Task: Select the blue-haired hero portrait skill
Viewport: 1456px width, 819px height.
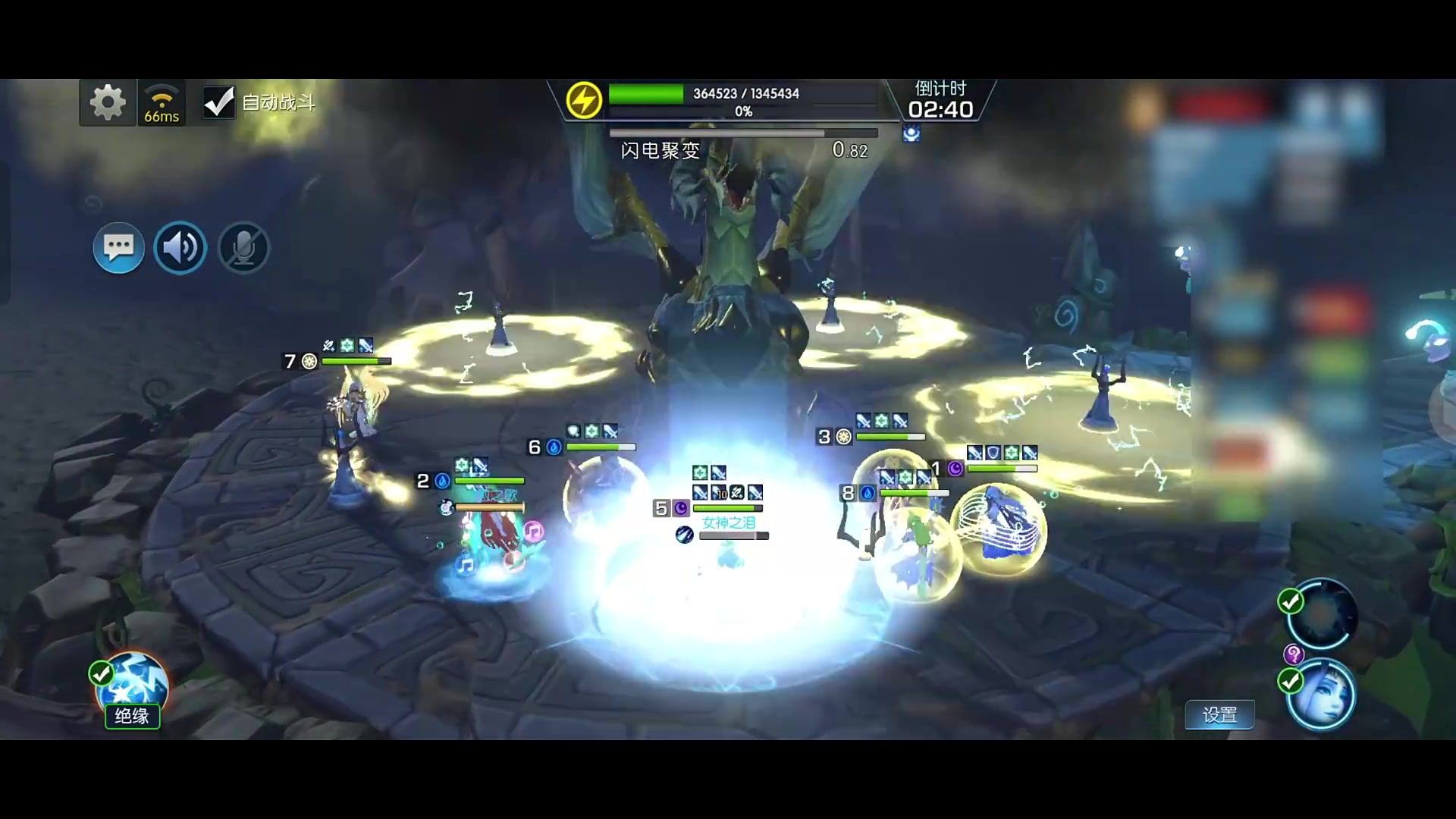Action: pyautogui.click(x=1321, y=696)
